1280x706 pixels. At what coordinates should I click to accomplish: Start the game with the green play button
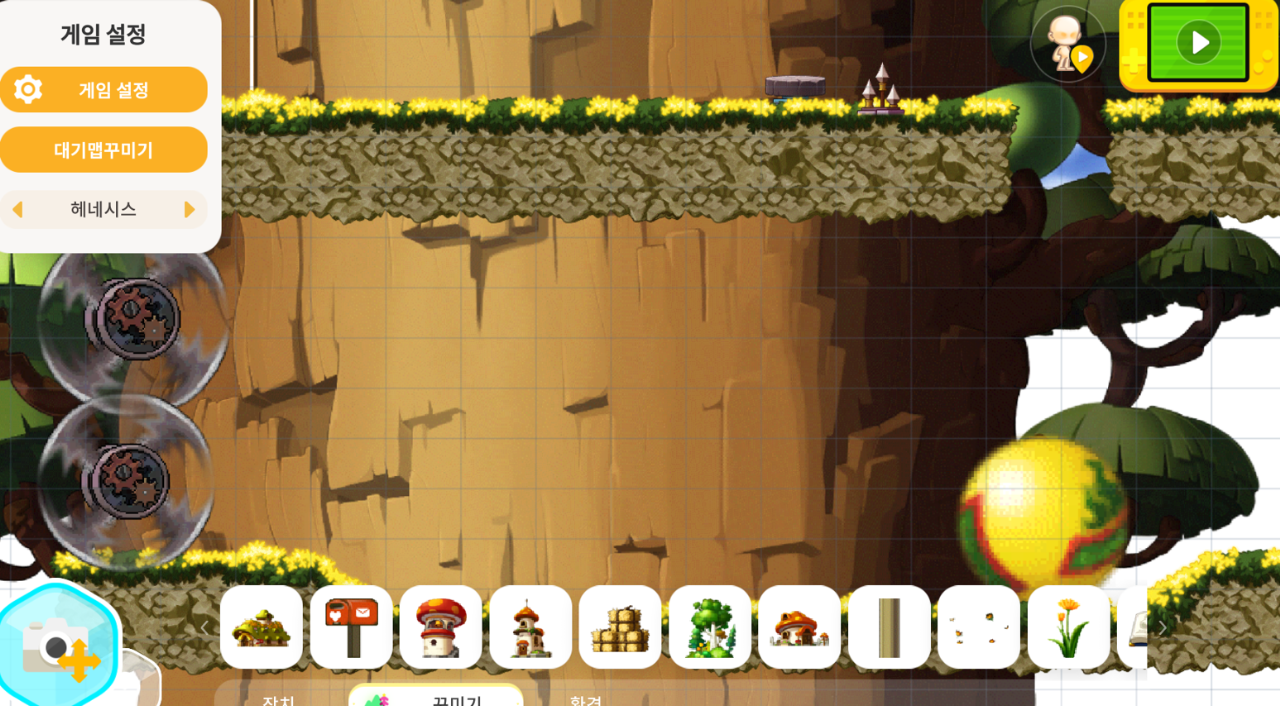point(1198,43)
